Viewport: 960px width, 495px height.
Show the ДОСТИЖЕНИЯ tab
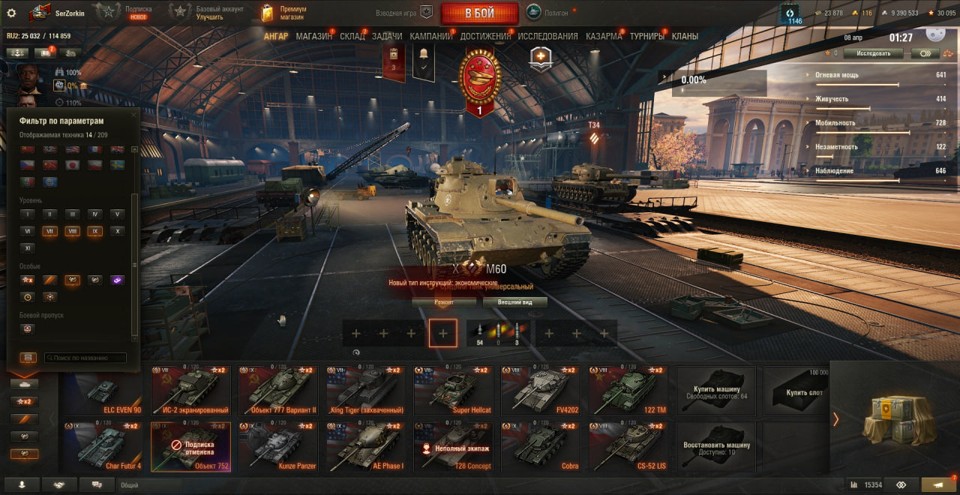click(x=484, y=36)
